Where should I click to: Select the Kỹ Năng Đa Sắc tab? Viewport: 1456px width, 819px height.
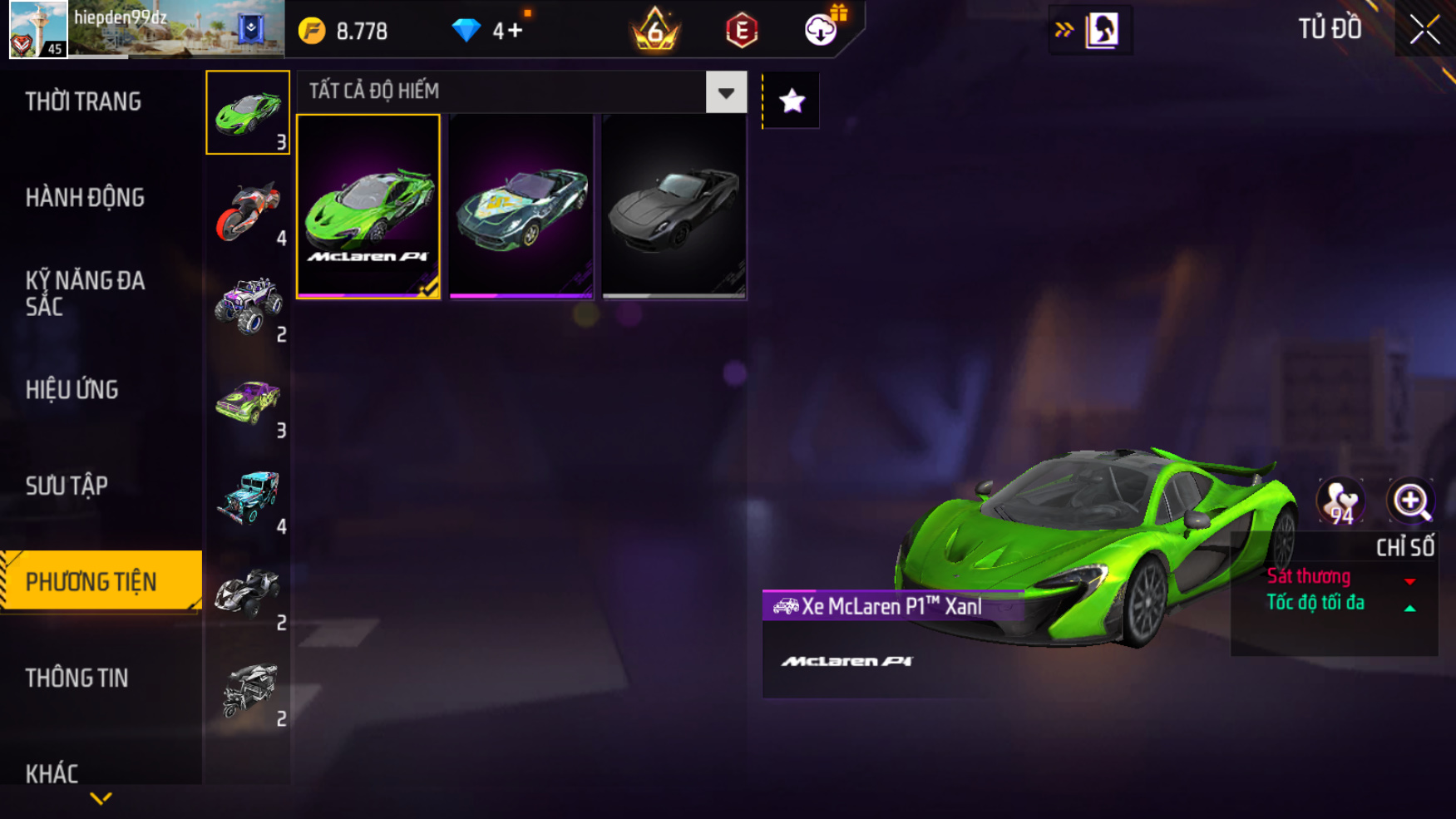point(85,293)
